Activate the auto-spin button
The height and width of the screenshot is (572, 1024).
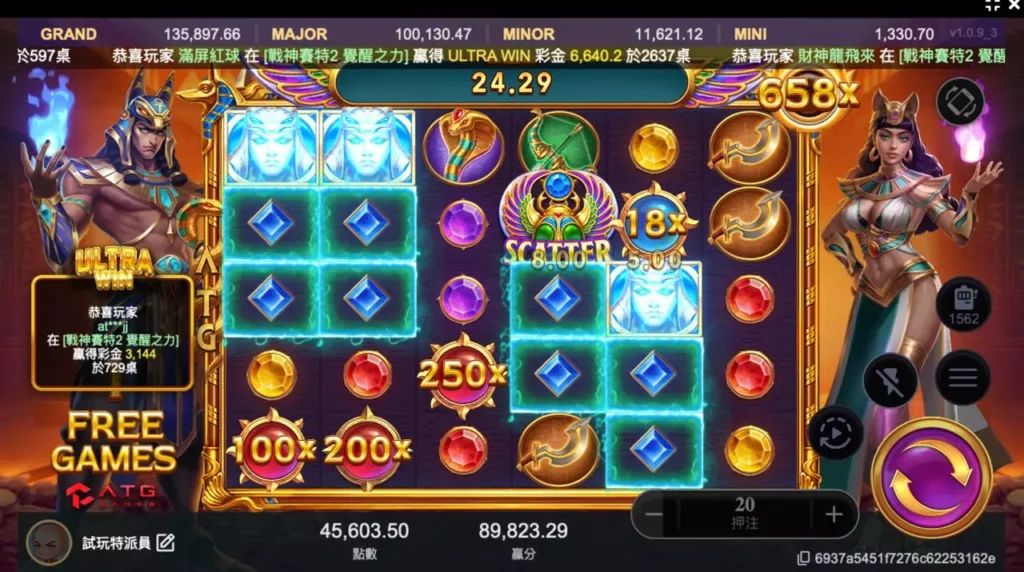point(834,433)
